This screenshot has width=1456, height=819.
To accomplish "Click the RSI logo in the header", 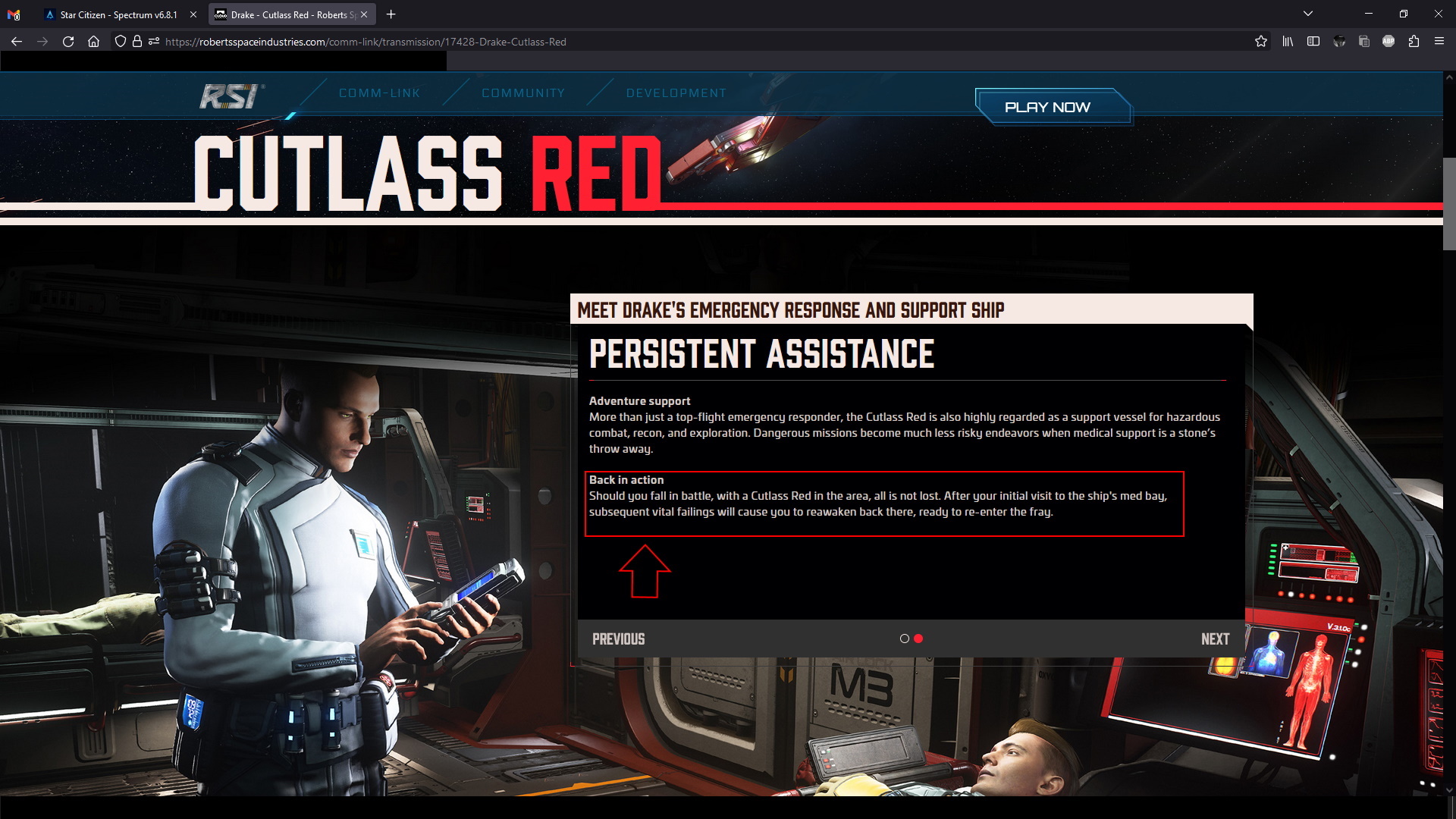I will [230, 94].
